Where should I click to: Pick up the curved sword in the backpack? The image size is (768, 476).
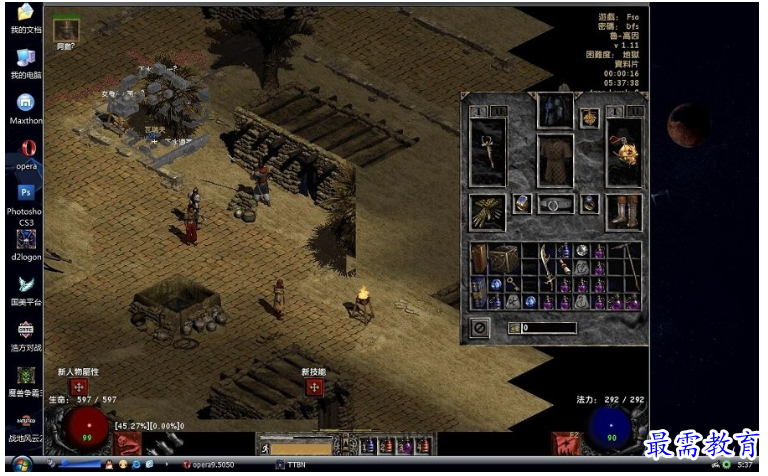coord(548,265)
